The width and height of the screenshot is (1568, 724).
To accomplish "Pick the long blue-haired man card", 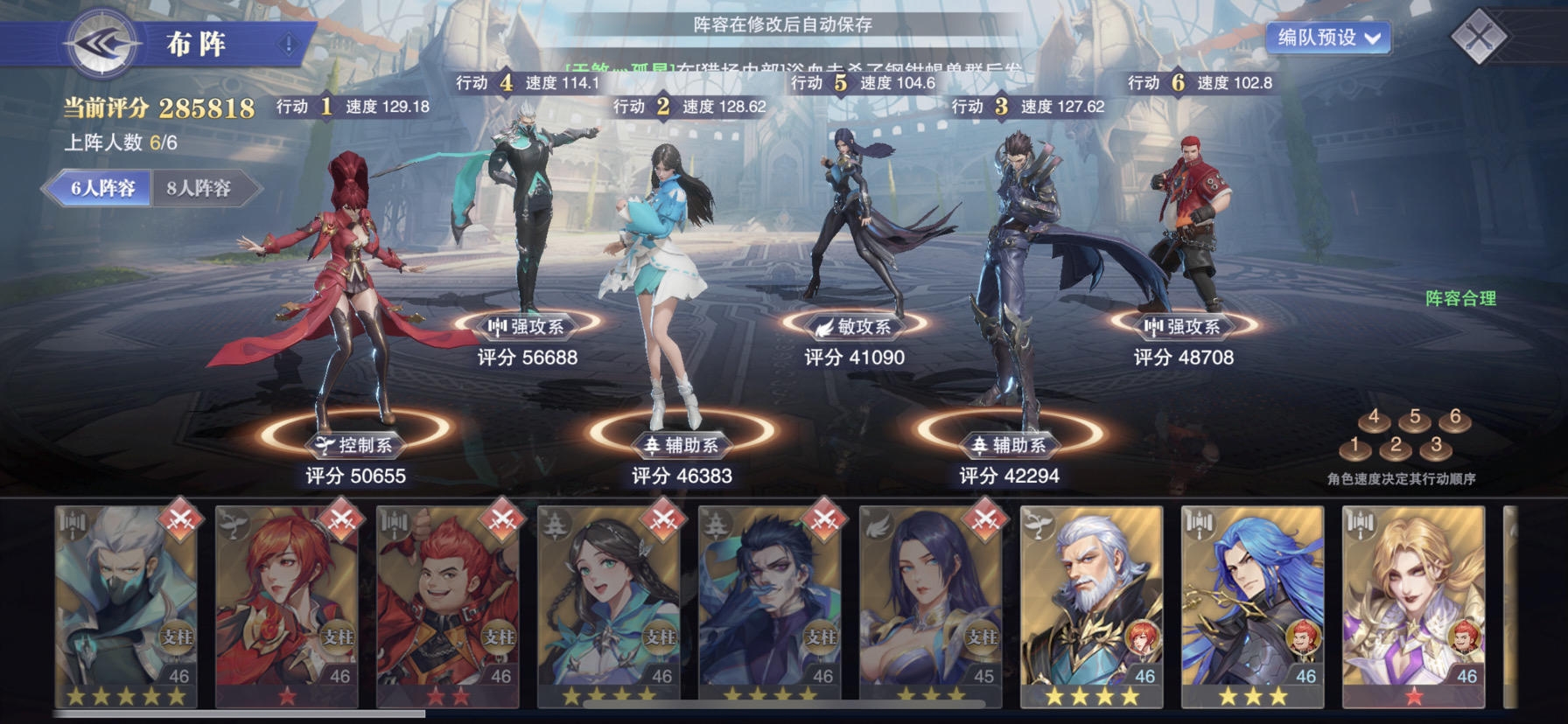I will tap(1253, 605).
